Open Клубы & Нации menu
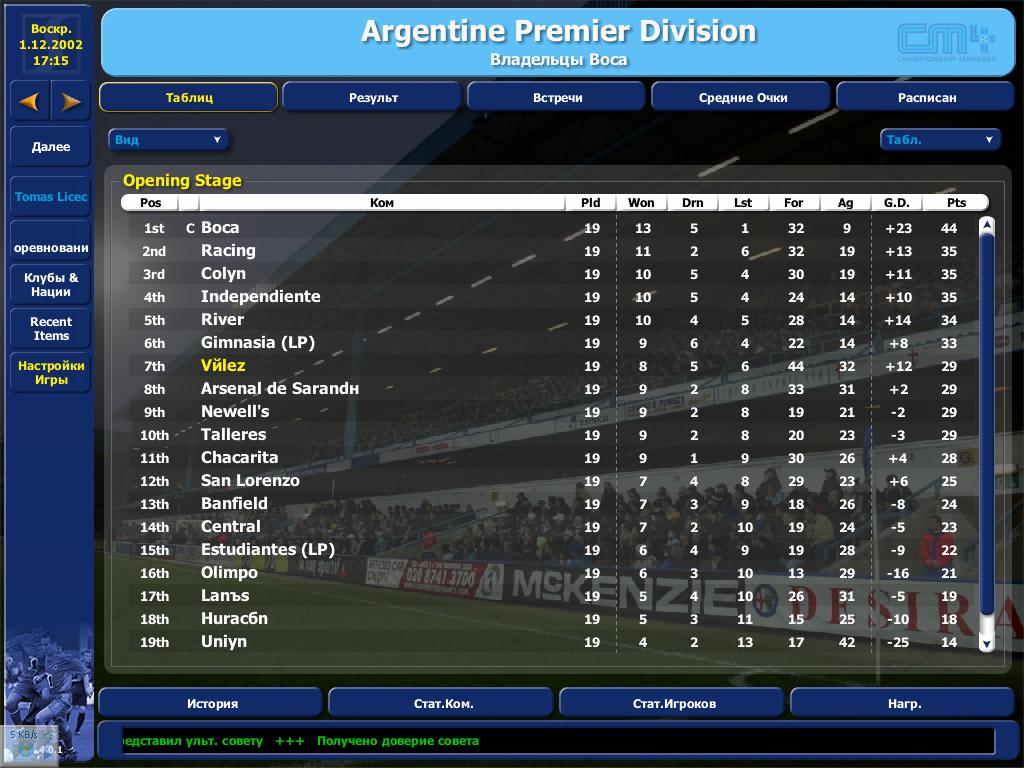Viewport: 1024px width, 768px height. [51, 285]
